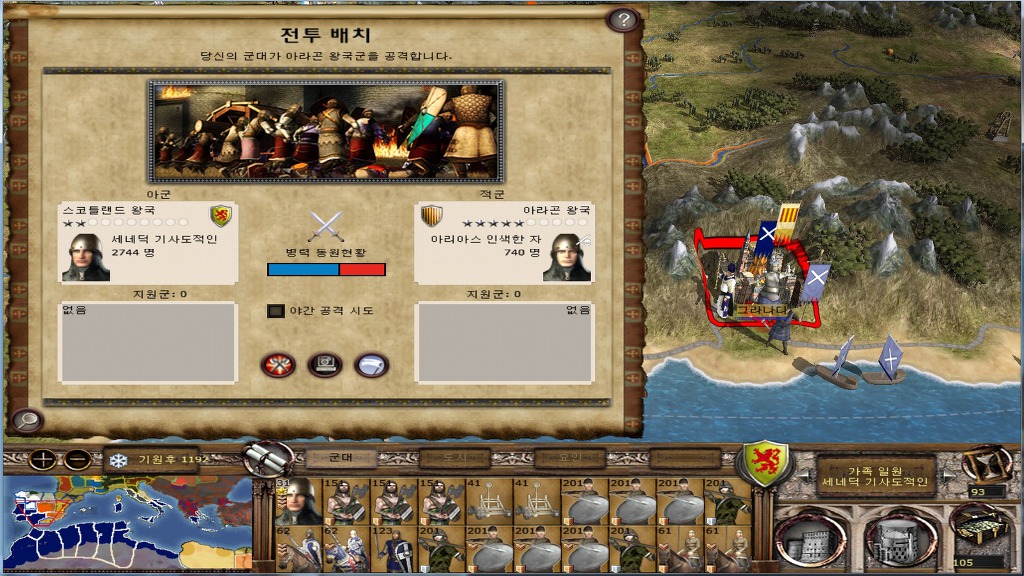Screen dimensions: 1024x576
Task: Select the general's bodyguard unit card
Action: coord(297,502)
